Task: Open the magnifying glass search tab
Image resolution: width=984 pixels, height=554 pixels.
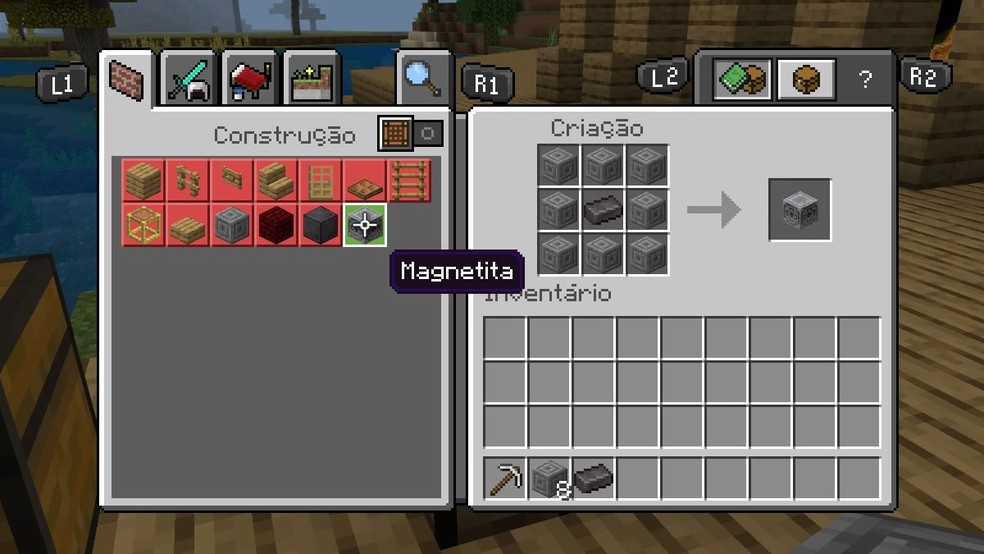Action: coord(421,76)
